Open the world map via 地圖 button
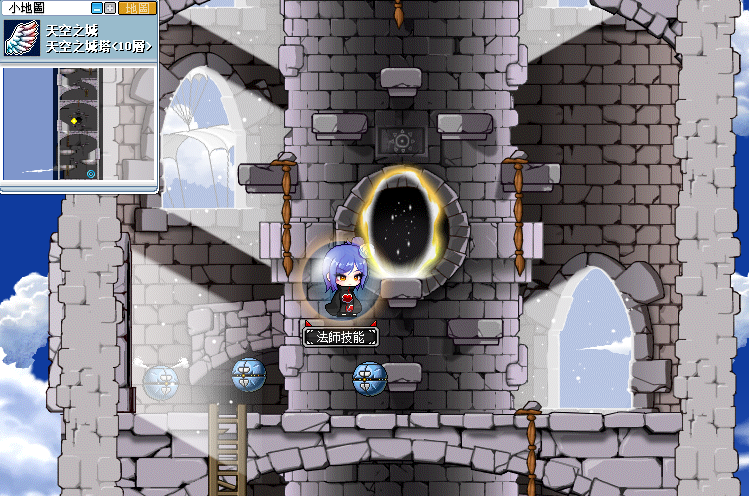This screenshot has height=496, width=749. [136, 8]
